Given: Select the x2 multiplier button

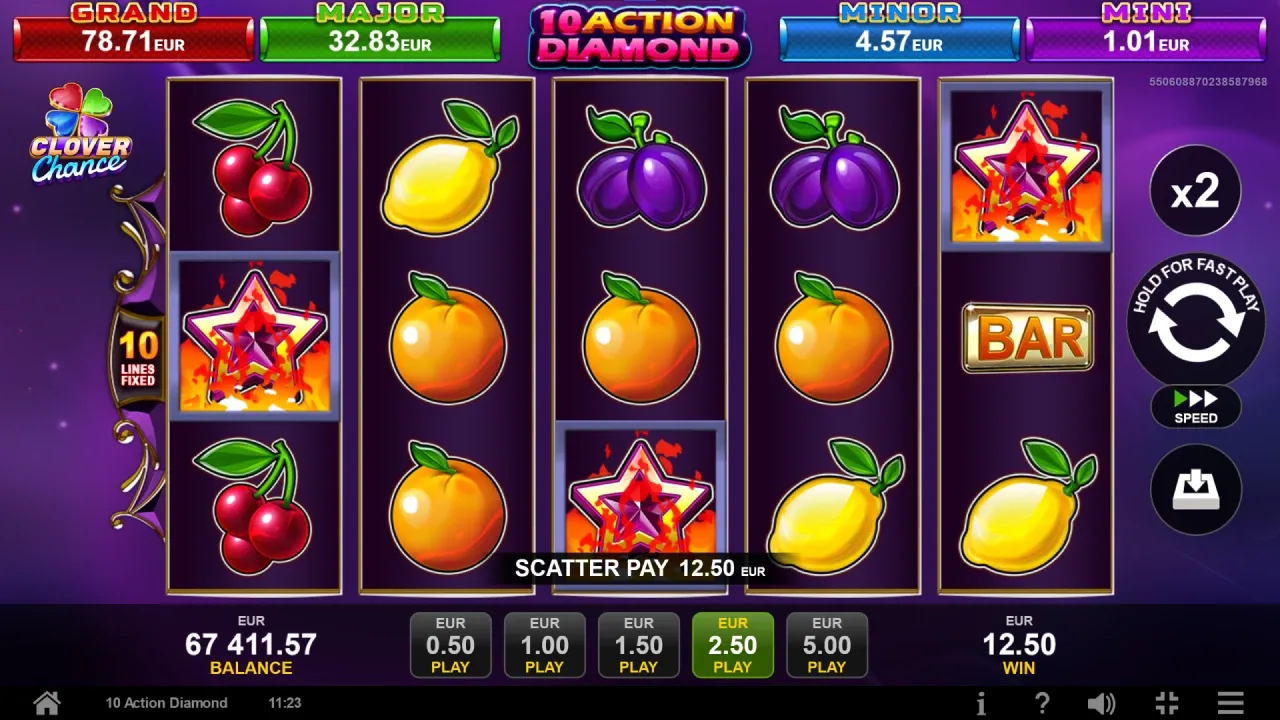Looking at the screenshot, I should tap(1196, 191).
